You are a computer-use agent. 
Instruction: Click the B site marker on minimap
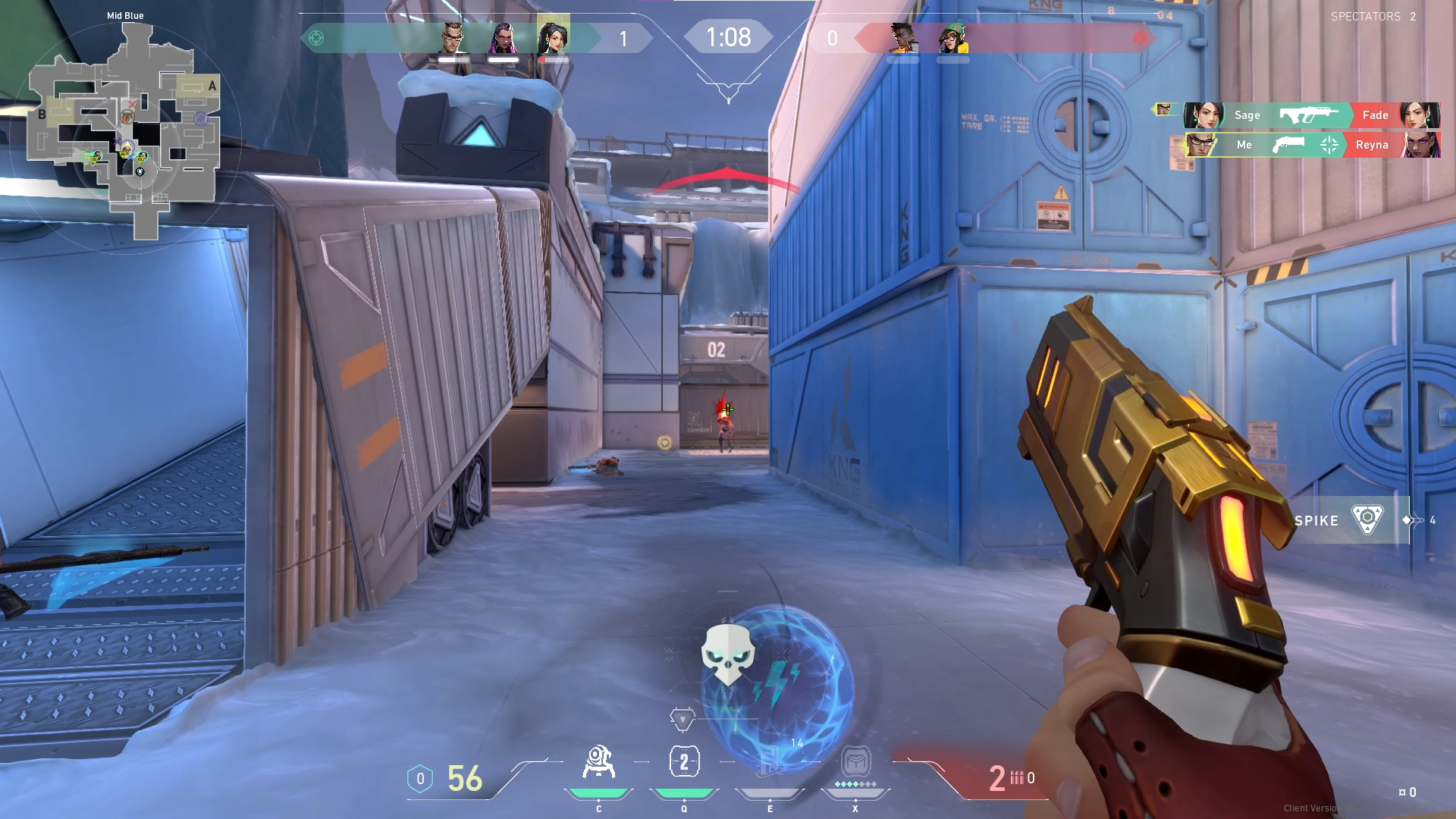(42, 115)
